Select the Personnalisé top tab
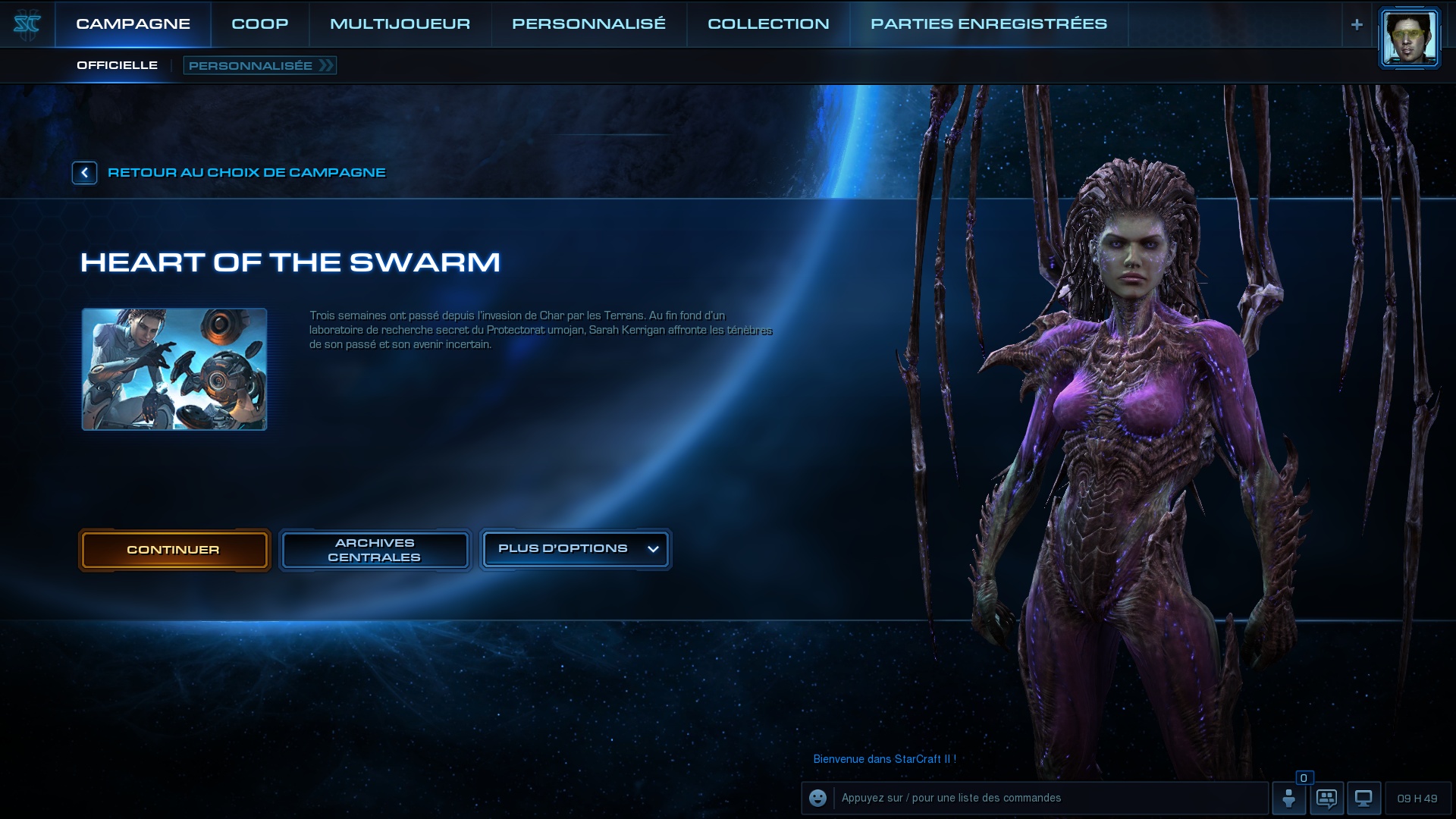The height and width of the screenshot is (819, 1456). [x=588, y=24]
